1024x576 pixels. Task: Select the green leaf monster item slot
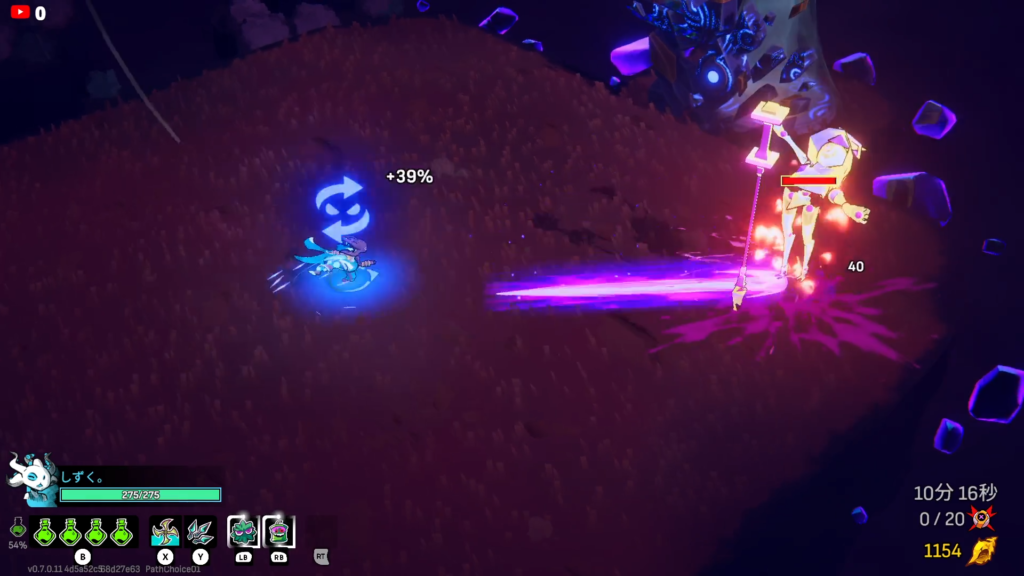[x=243, y=531]
